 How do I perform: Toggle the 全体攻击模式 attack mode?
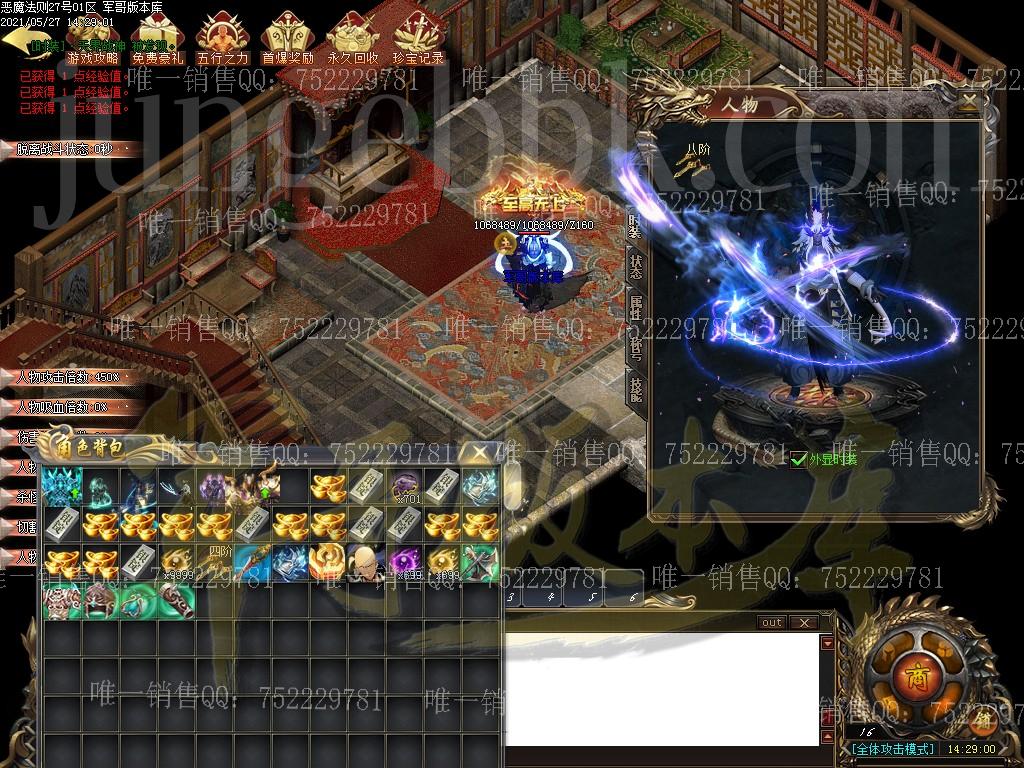[894, 748]
